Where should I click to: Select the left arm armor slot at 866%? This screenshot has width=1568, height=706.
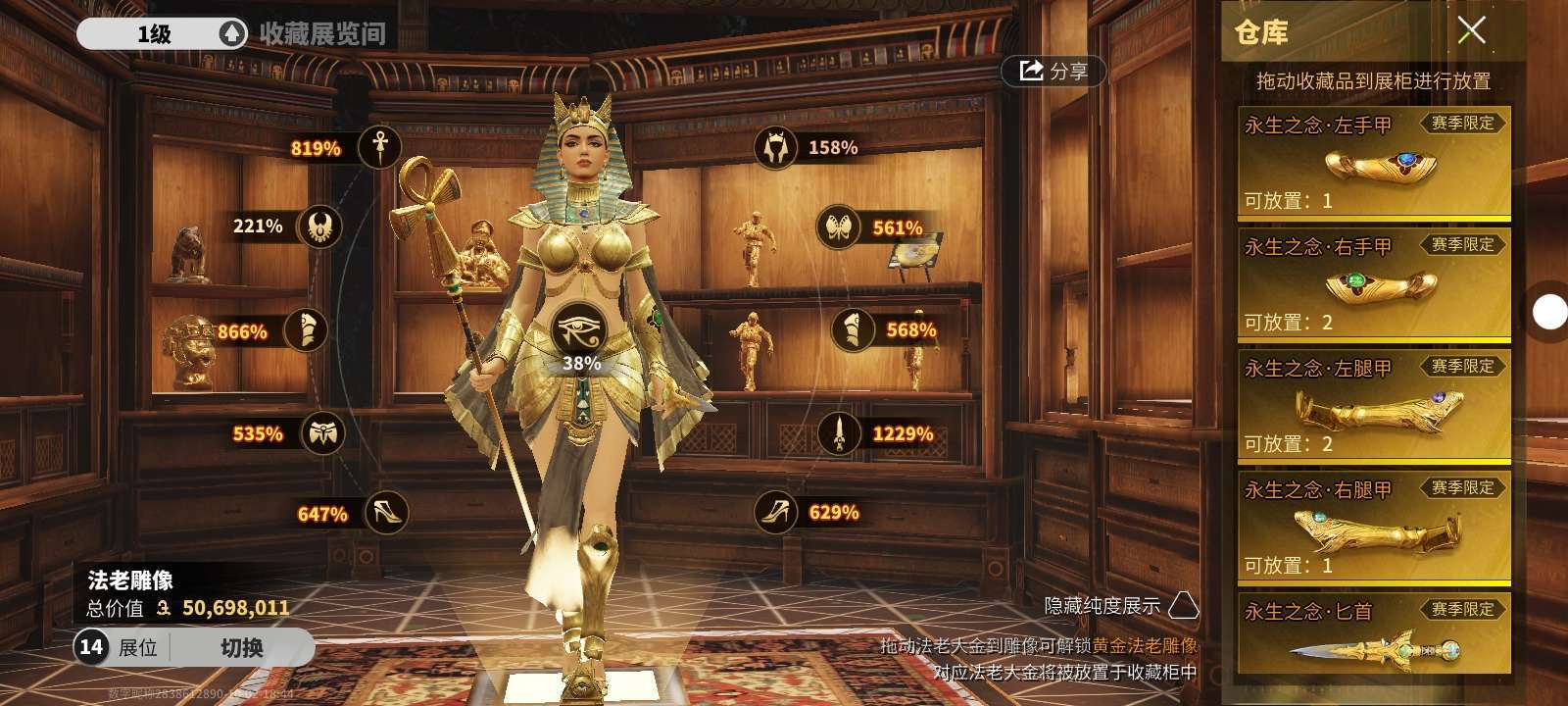click(305, 330)
